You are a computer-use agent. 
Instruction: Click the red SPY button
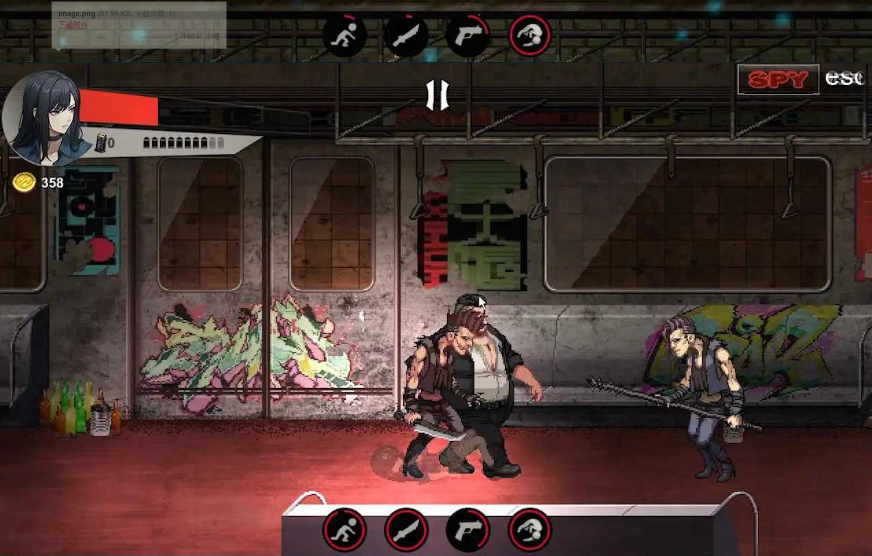[777, 80]
